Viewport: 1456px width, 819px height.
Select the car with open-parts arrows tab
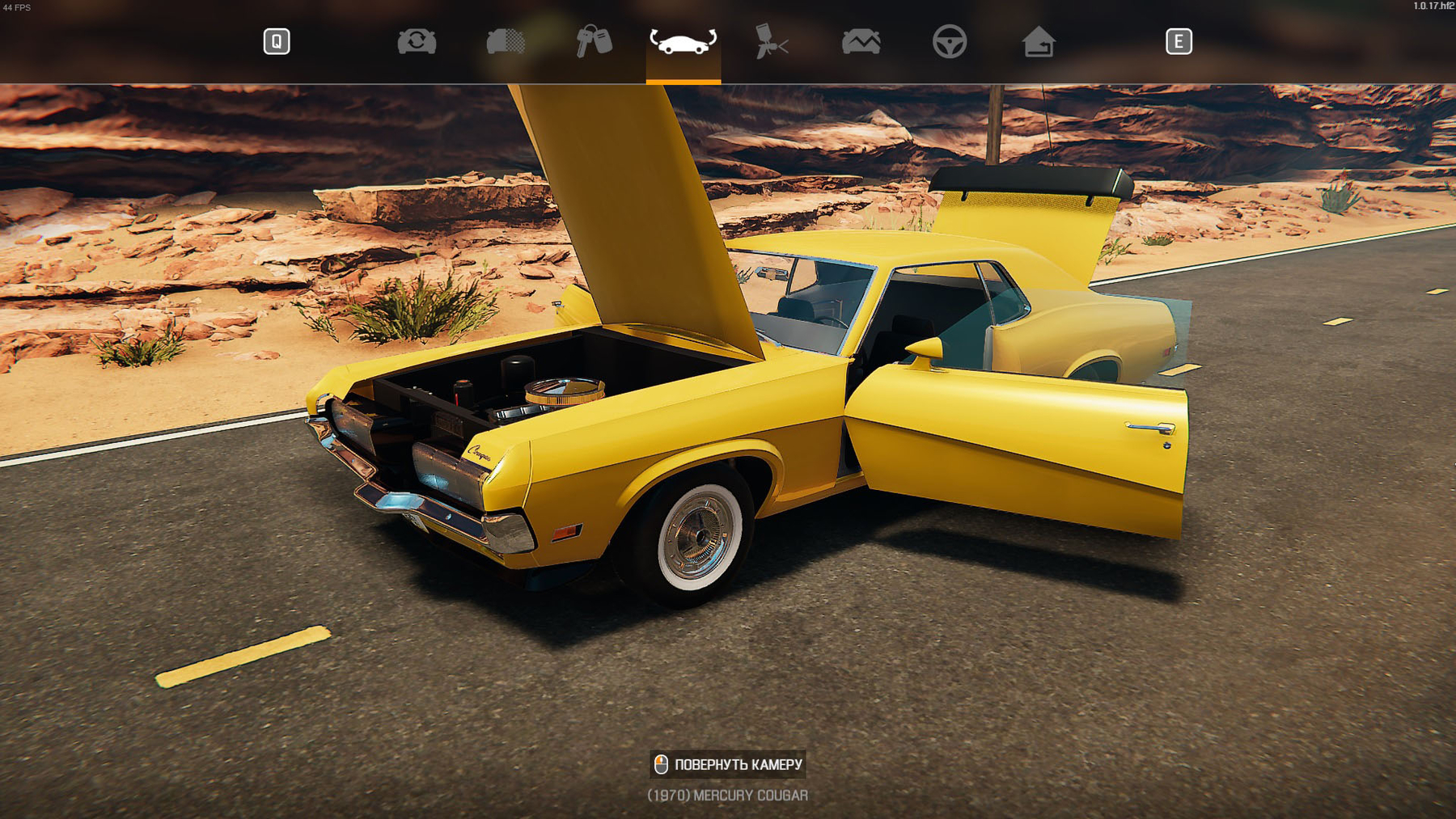click(683, 41)
